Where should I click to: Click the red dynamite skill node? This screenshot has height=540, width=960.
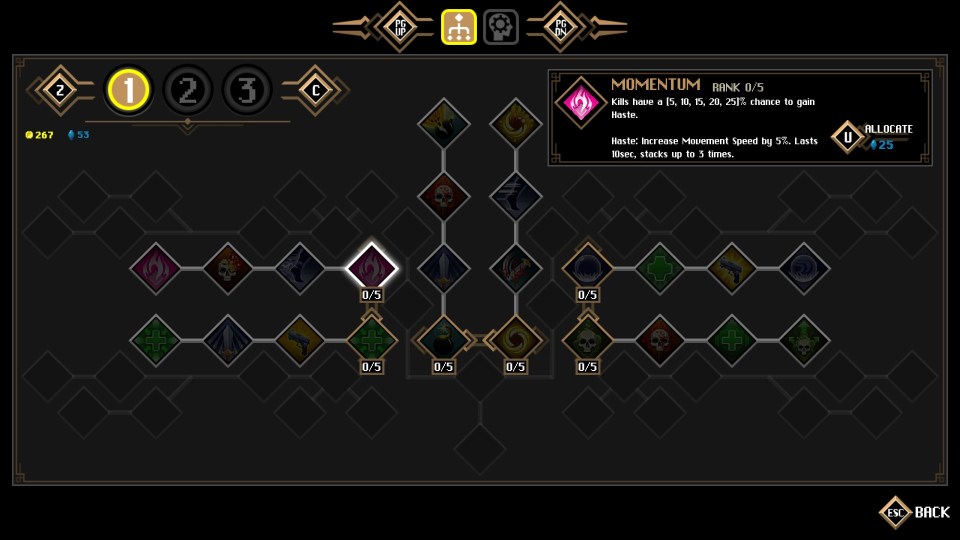(x=516, y=268)
